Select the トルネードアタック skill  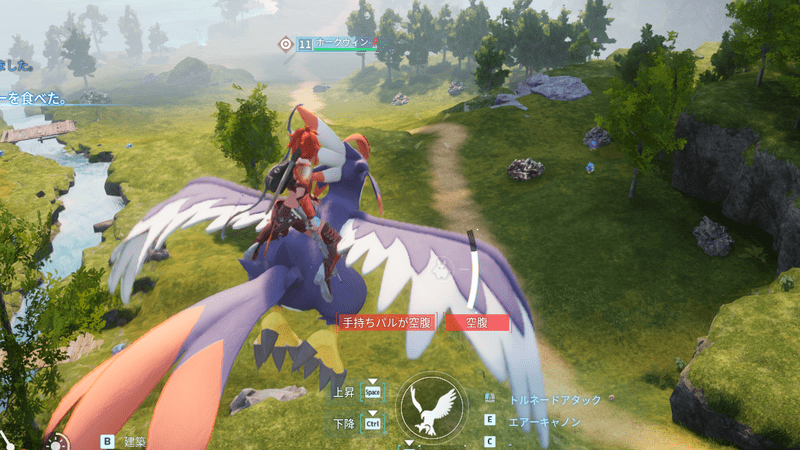tap(555, 400)
